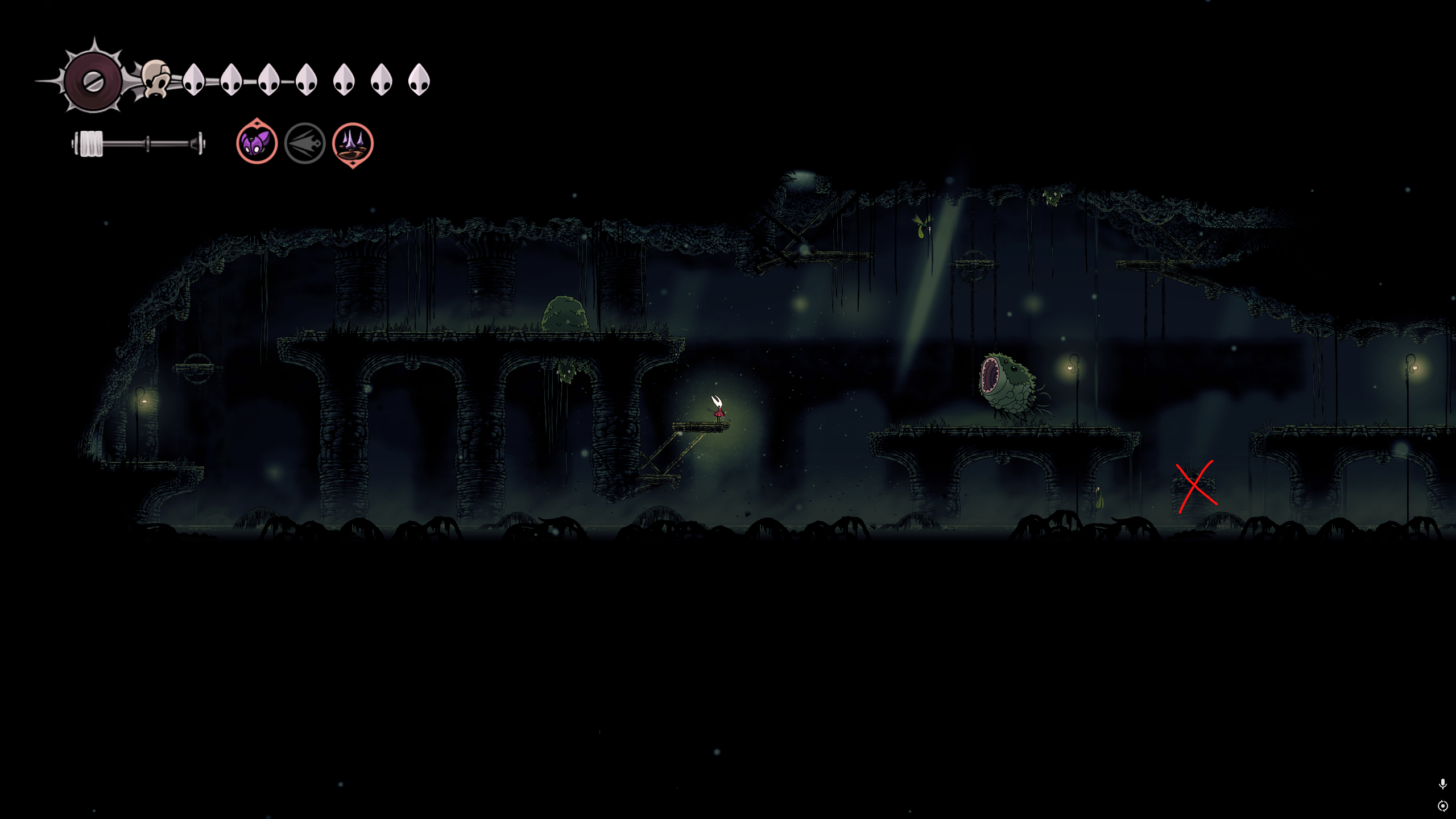Click the instant replay recording icon

(x=1442, y=806)
